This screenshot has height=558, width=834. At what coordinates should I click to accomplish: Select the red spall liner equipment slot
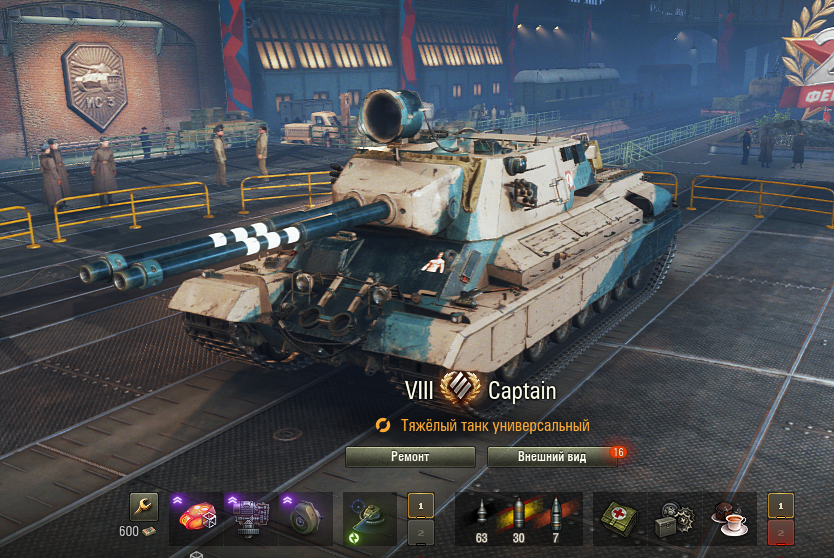(x=196, y=517)
